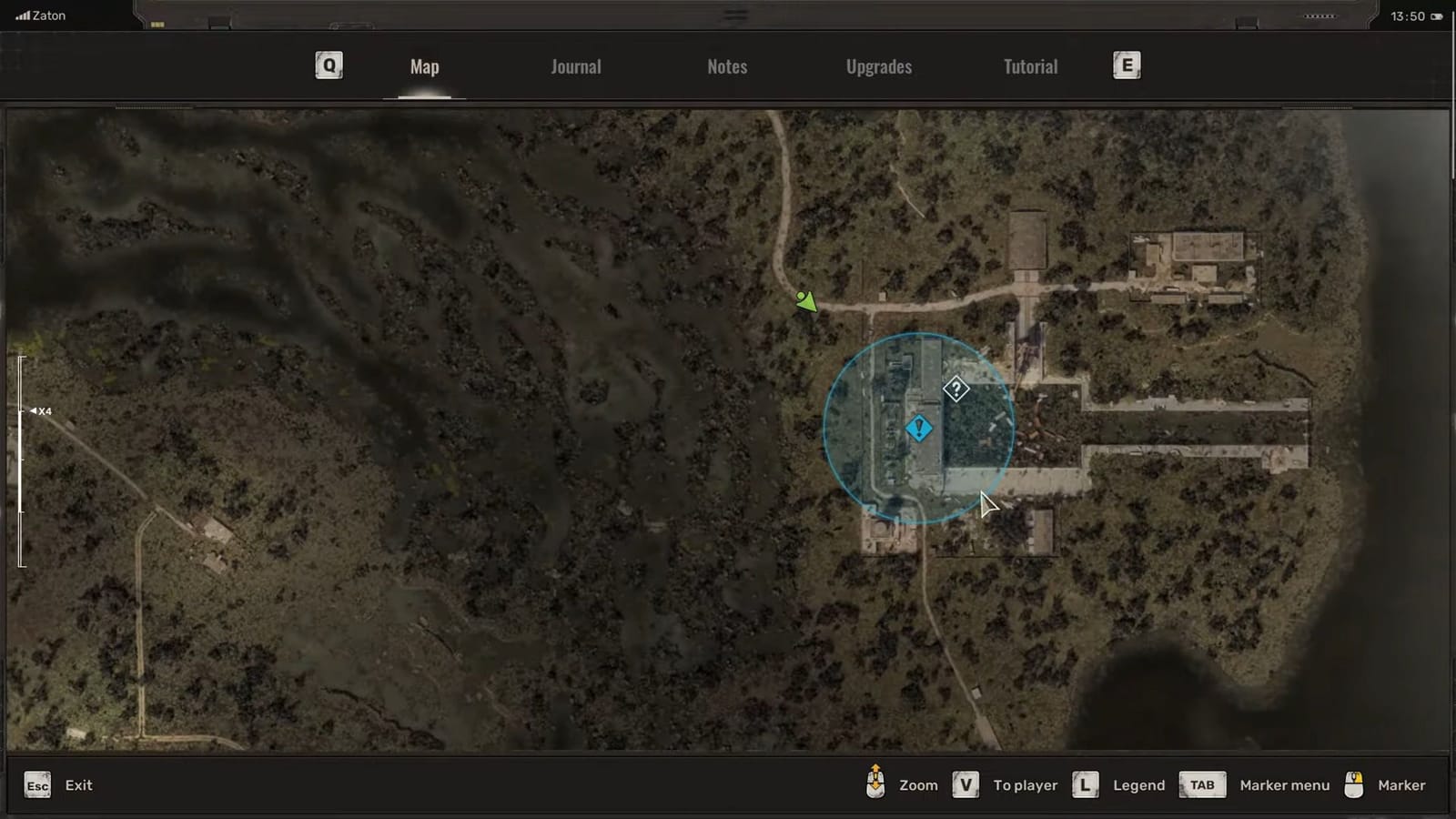Click the Marker menu label

[x=1284, y=784]
